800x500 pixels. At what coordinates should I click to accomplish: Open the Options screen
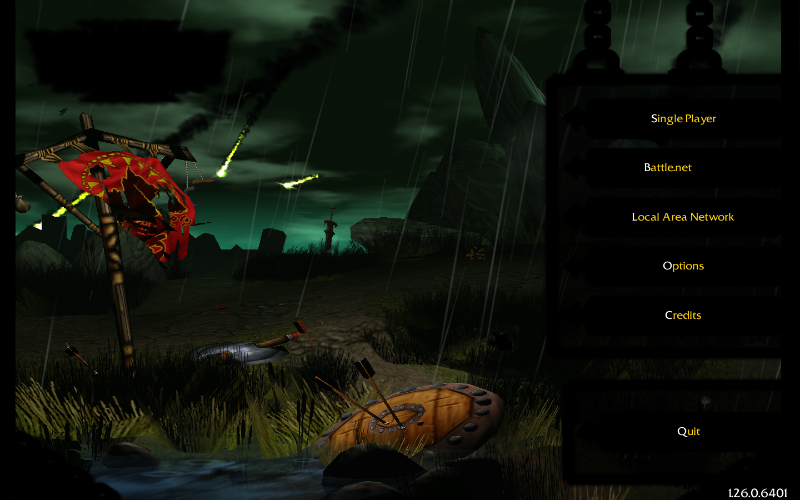point(683,266)
